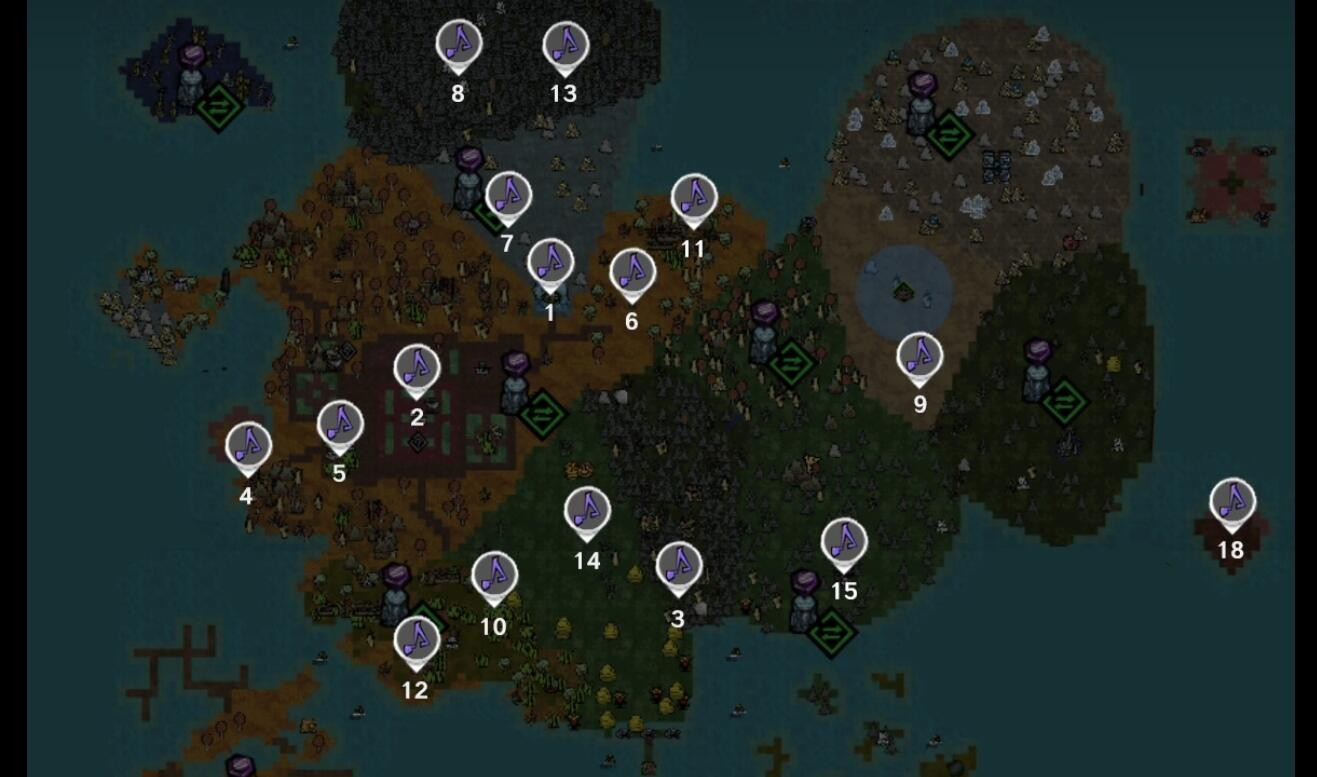
Task: Select music note marker number 8
Action: tap(458, 45)
